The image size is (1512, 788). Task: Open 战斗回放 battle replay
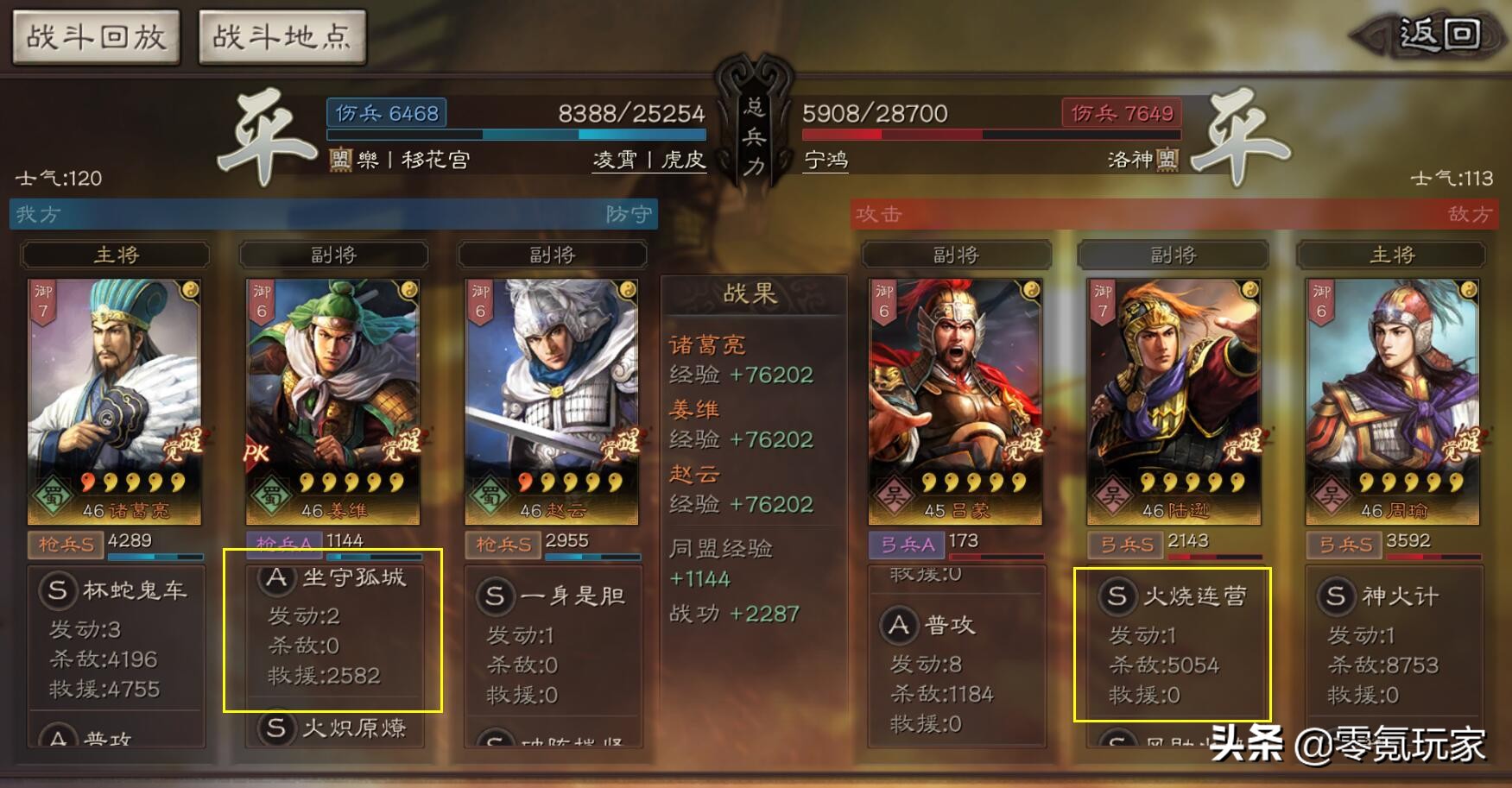click(x=95, y=37)
